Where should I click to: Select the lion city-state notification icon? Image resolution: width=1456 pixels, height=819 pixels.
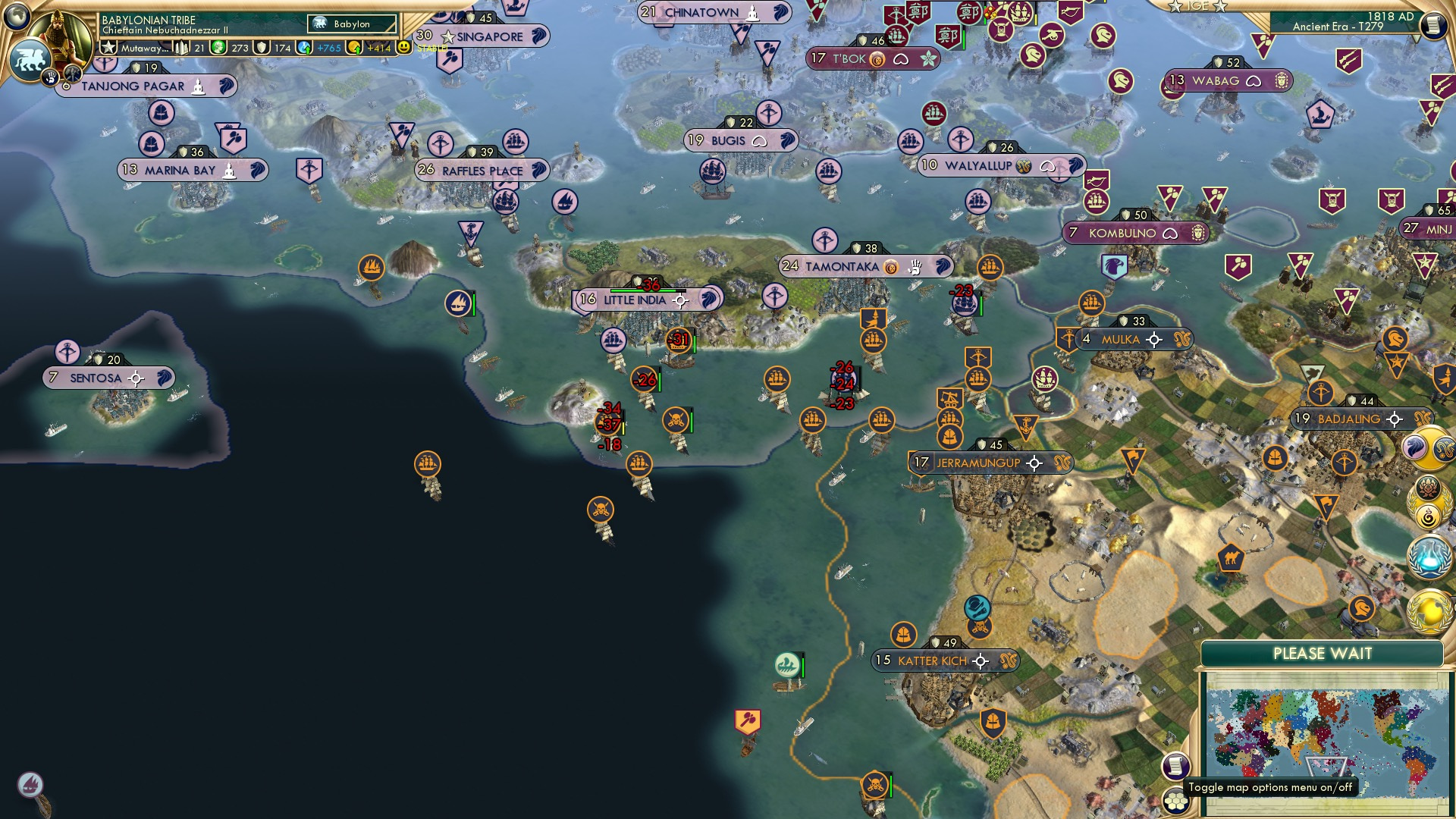pyautogui.click(x=1415, y=447)
